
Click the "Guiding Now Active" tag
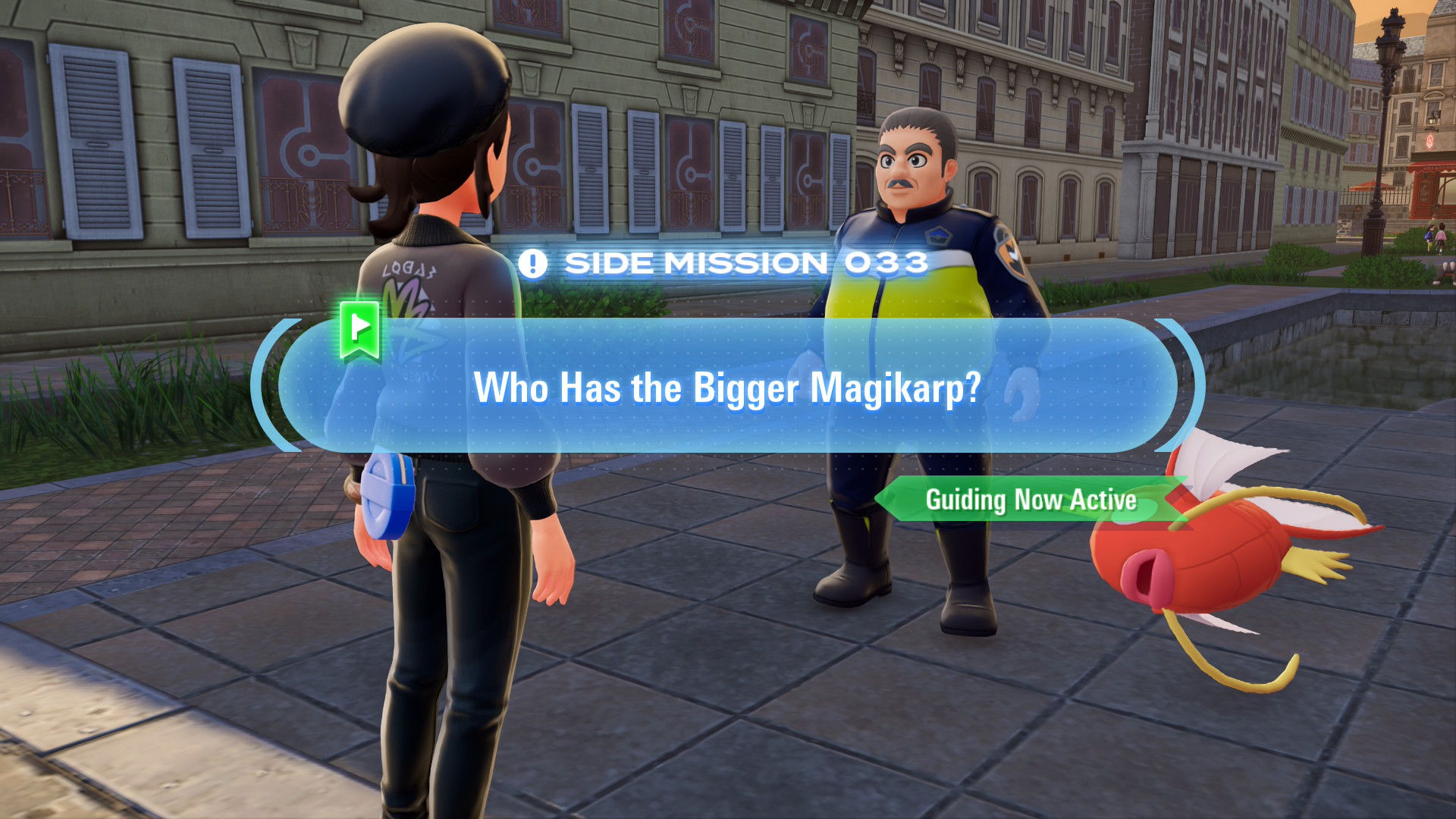point(1030,500)
